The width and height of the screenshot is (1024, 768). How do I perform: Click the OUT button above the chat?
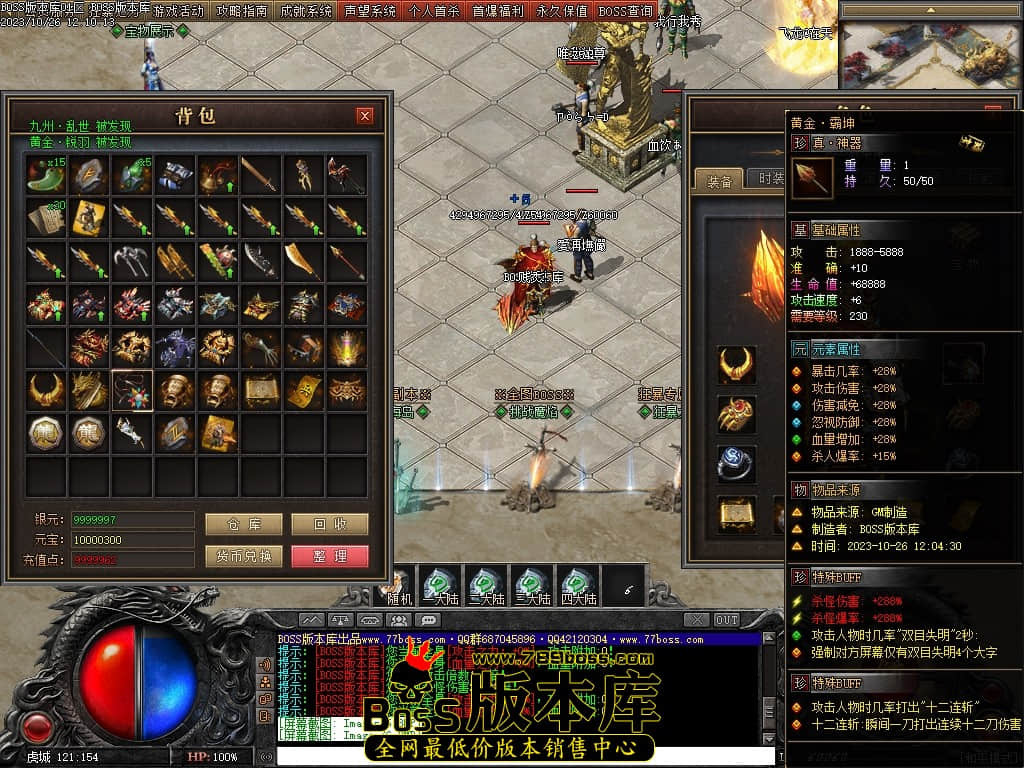(x=727, y=620)
